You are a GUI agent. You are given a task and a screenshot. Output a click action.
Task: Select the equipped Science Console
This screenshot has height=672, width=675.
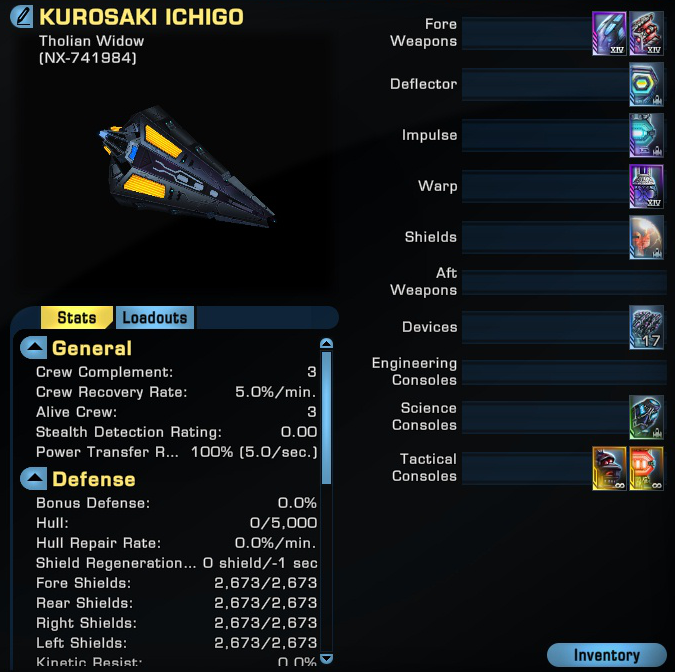pyautogui.click(x=647, y=417)
